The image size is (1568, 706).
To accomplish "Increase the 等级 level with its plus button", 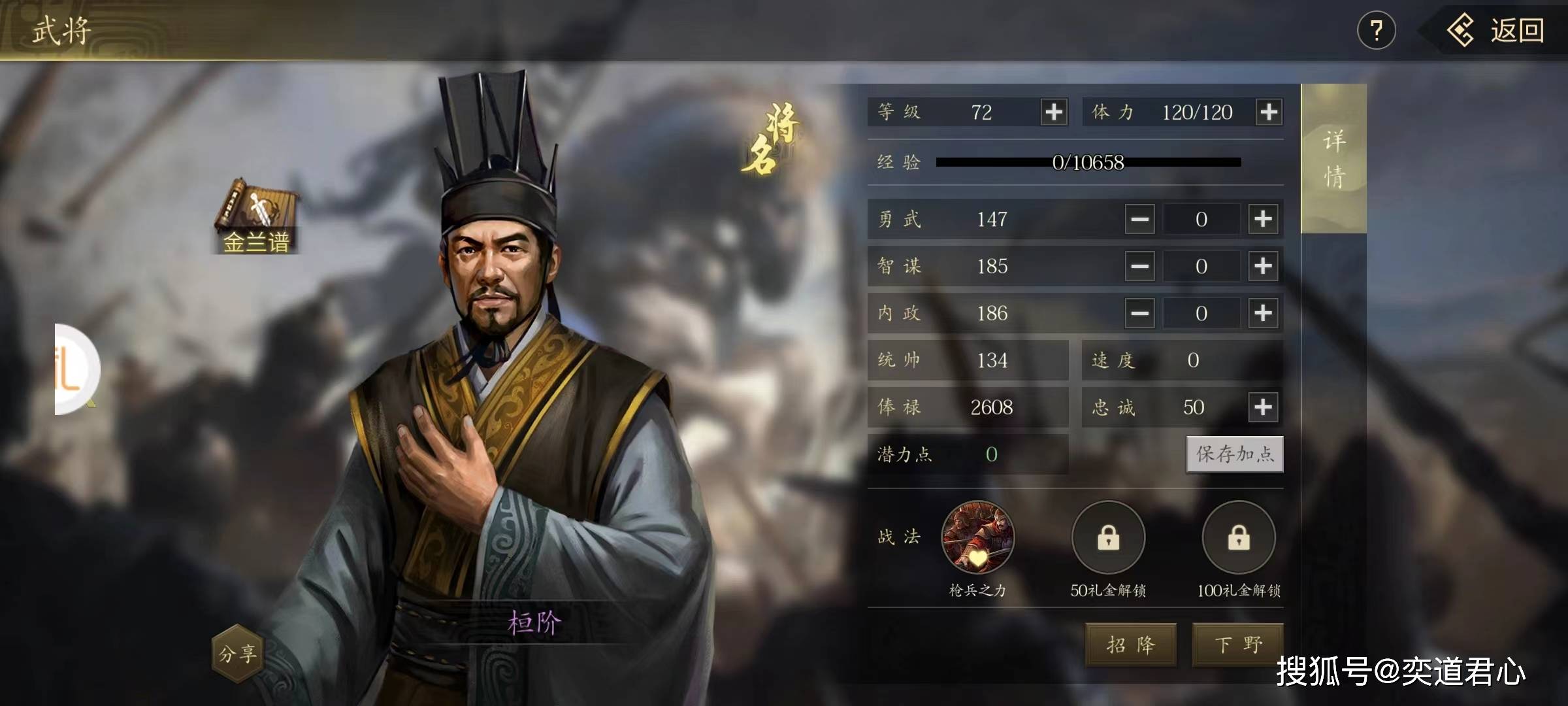I will tap(1053, 112).
